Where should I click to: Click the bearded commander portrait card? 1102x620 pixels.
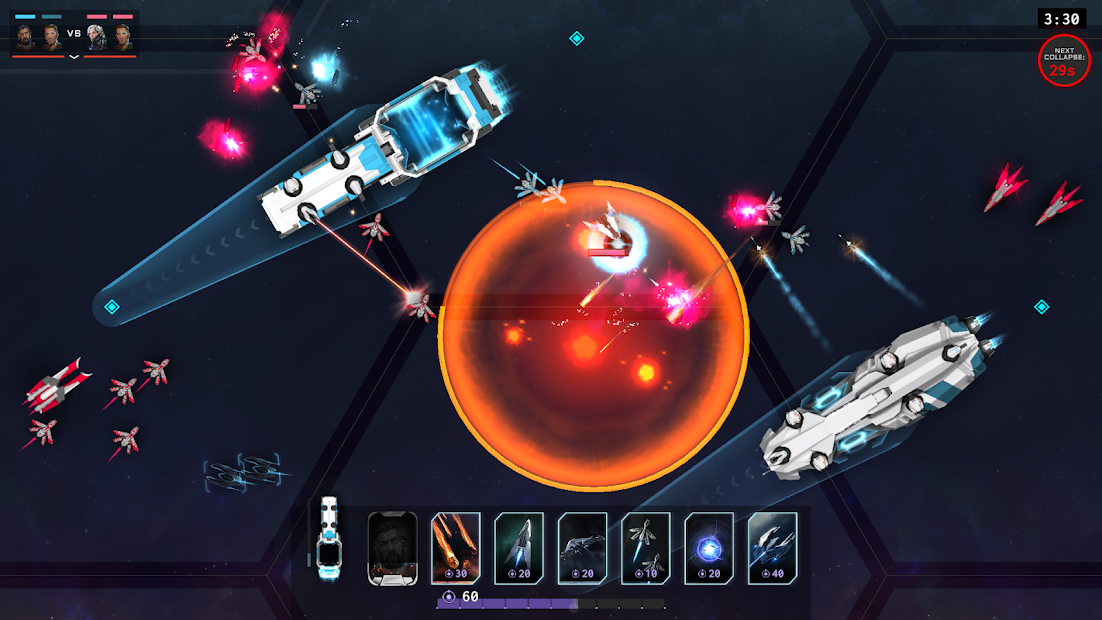click(392, 547)
